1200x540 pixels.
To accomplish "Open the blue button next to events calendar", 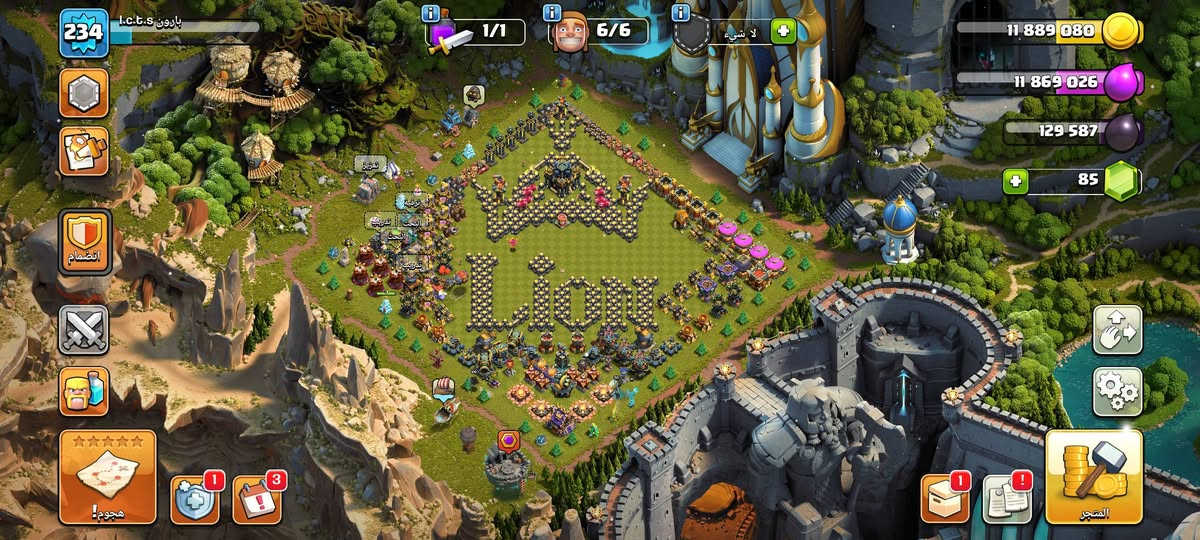I will 194,498.
